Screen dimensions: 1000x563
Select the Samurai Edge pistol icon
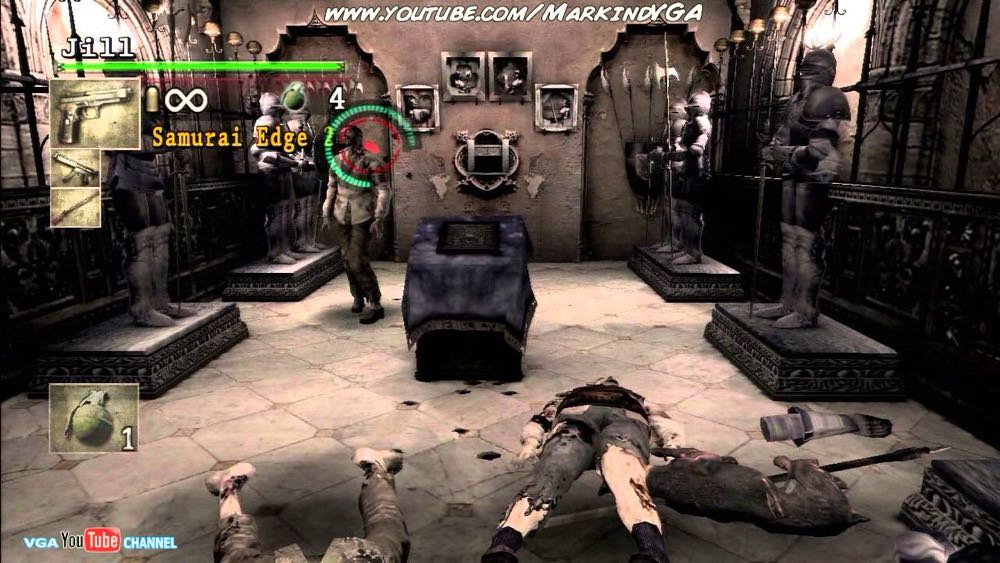(x=95, y=113)
